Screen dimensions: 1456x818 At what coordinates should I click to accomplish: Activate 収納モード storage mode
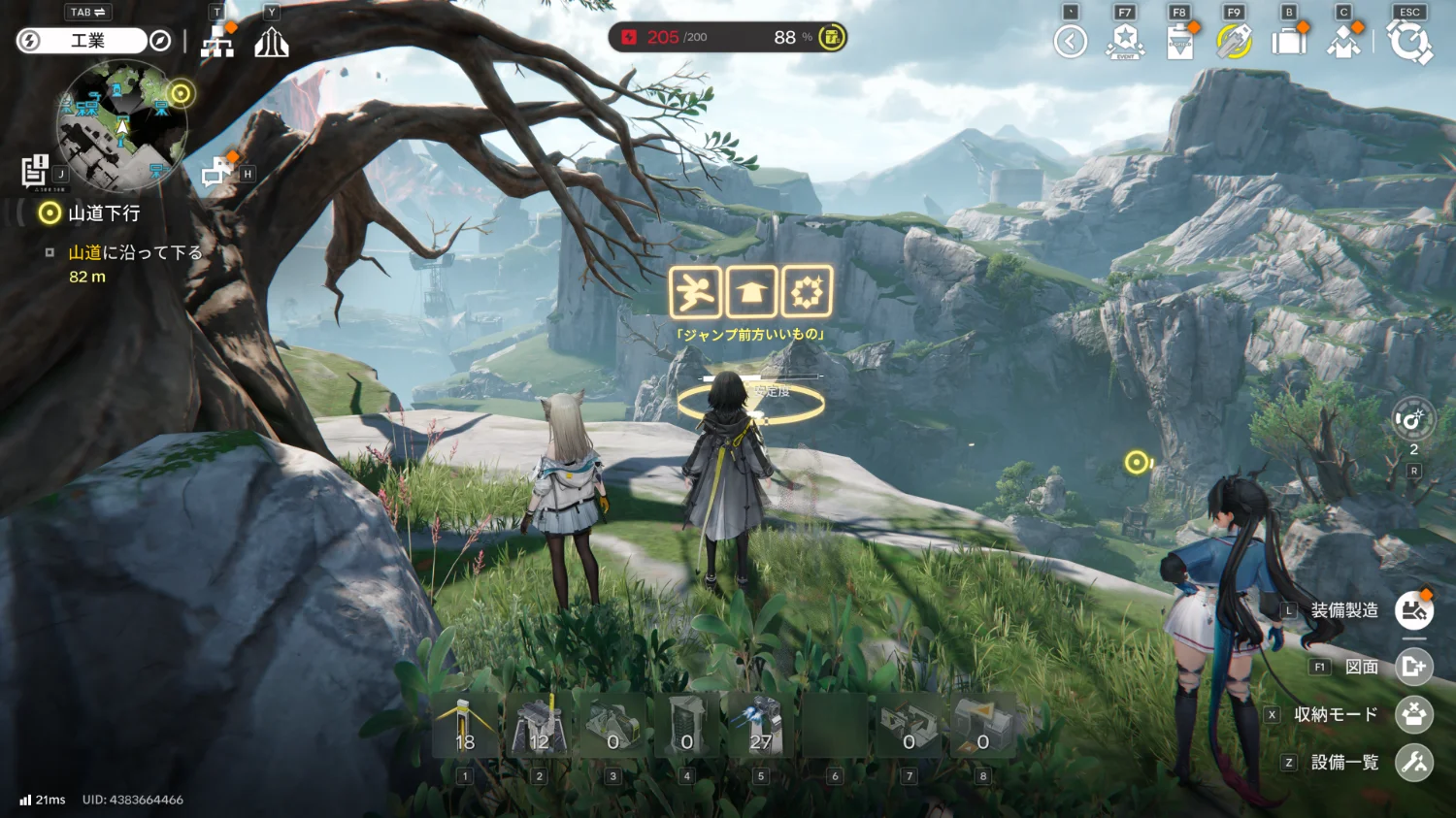point(1414,714)
